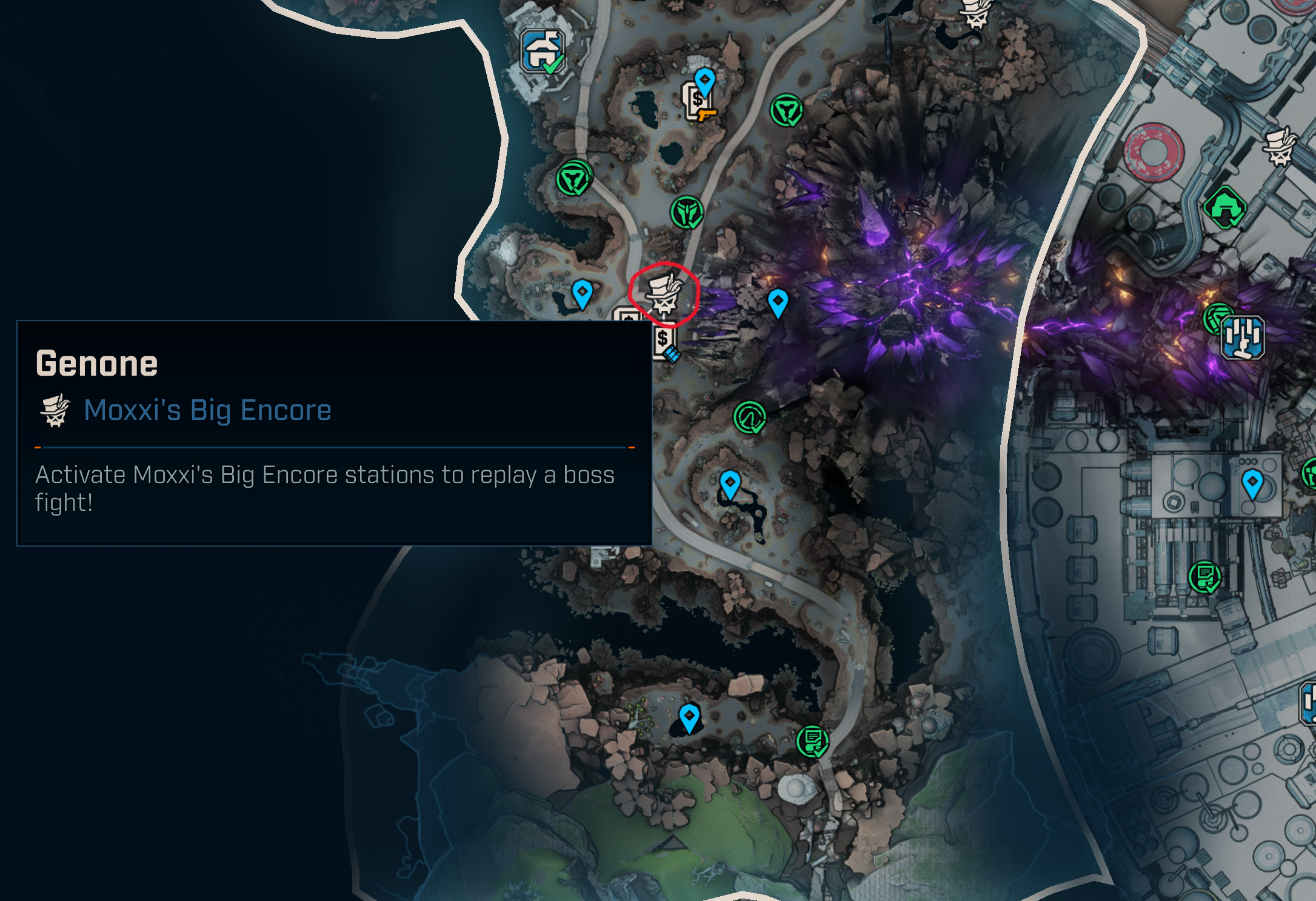Choose the red-circled Moxxi's Big Encore marker
This screenshot has width=1316, height=901.
[664, 294]
